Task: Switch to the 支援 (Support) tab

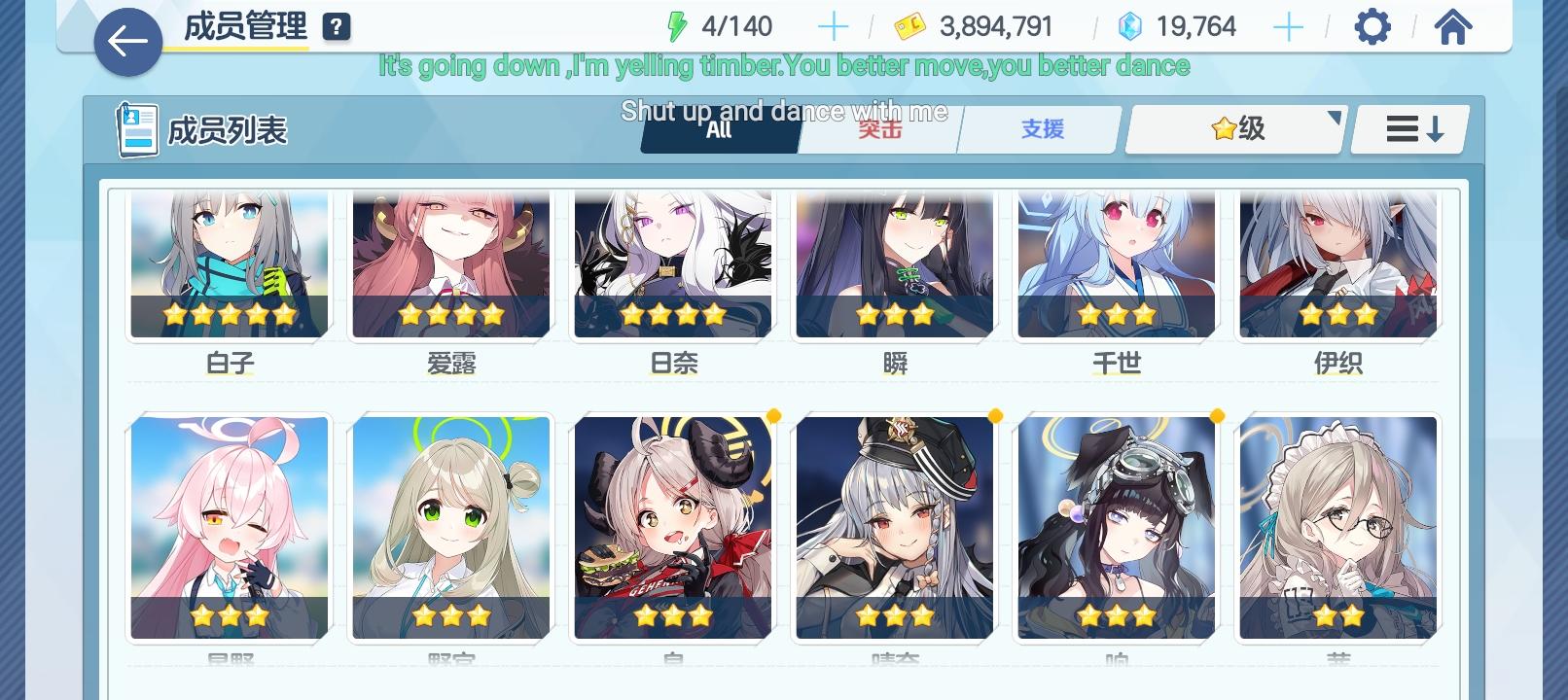Action: (1043, 128)
